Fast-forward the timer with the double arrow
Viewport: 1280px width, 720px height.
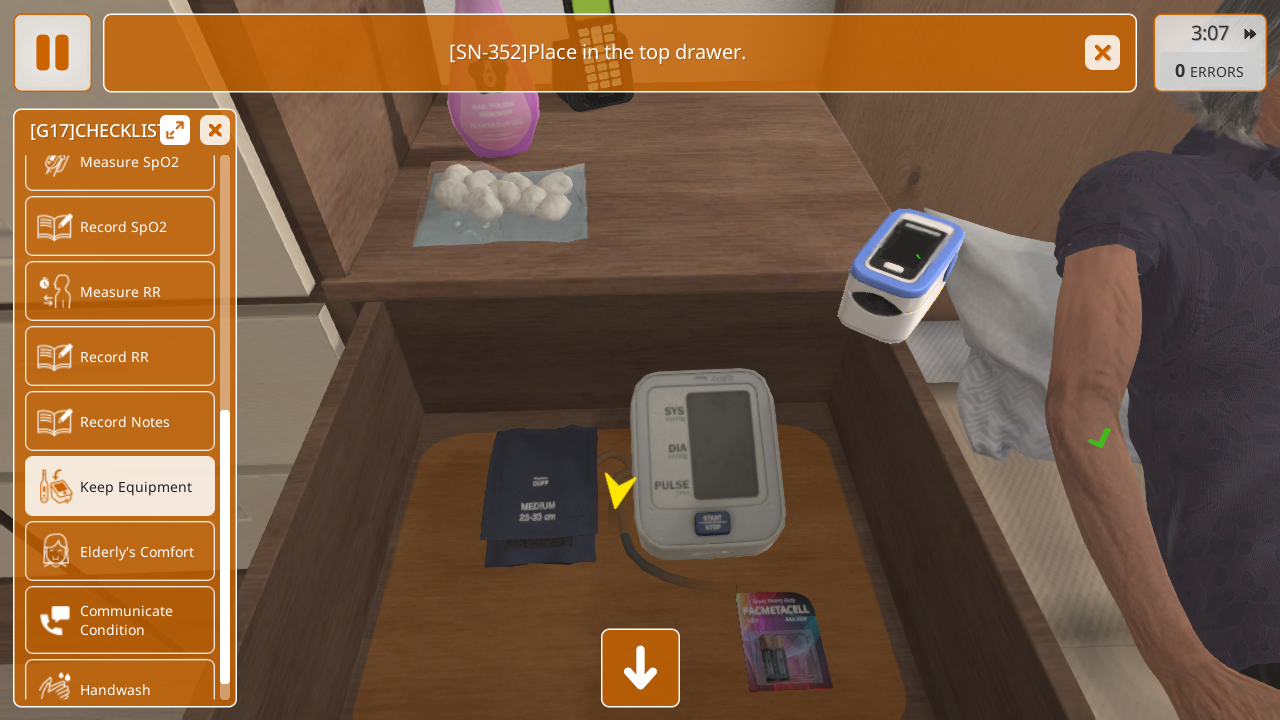click(1250, 34)
